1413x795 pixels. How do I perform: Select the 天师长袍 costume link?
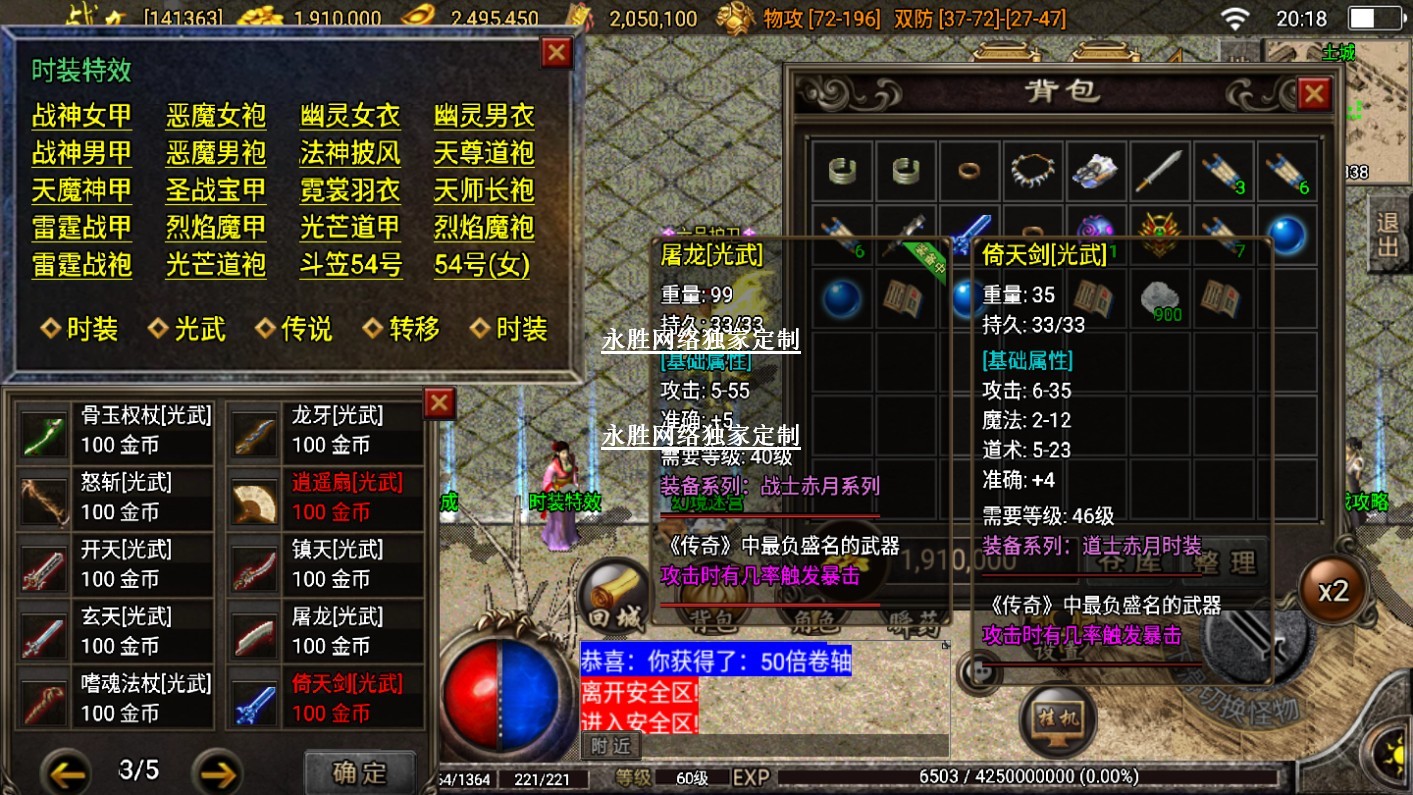click(484, 190)
